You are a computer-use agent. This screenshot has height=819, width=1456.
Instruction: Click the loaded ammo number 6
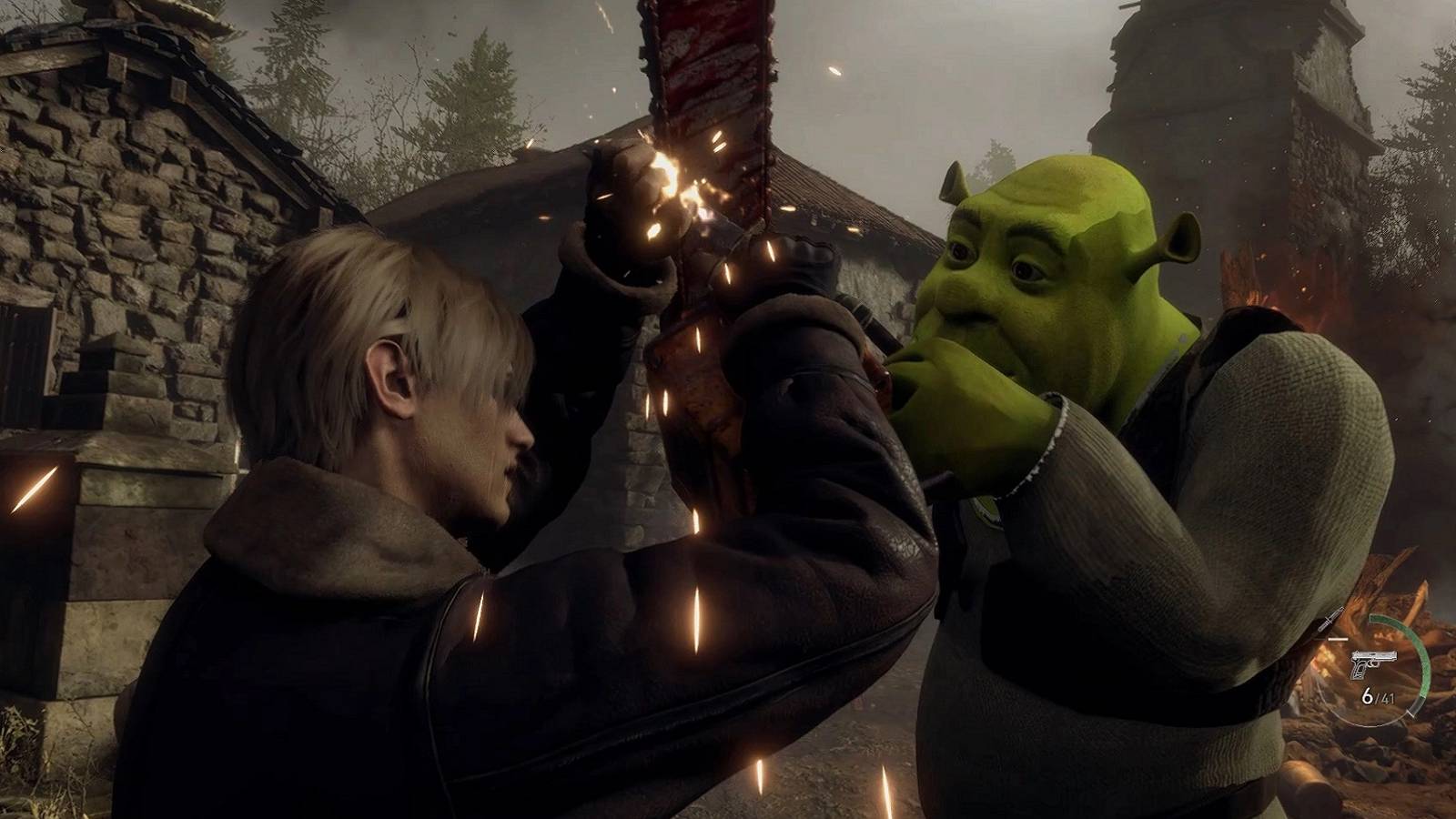1367,695
